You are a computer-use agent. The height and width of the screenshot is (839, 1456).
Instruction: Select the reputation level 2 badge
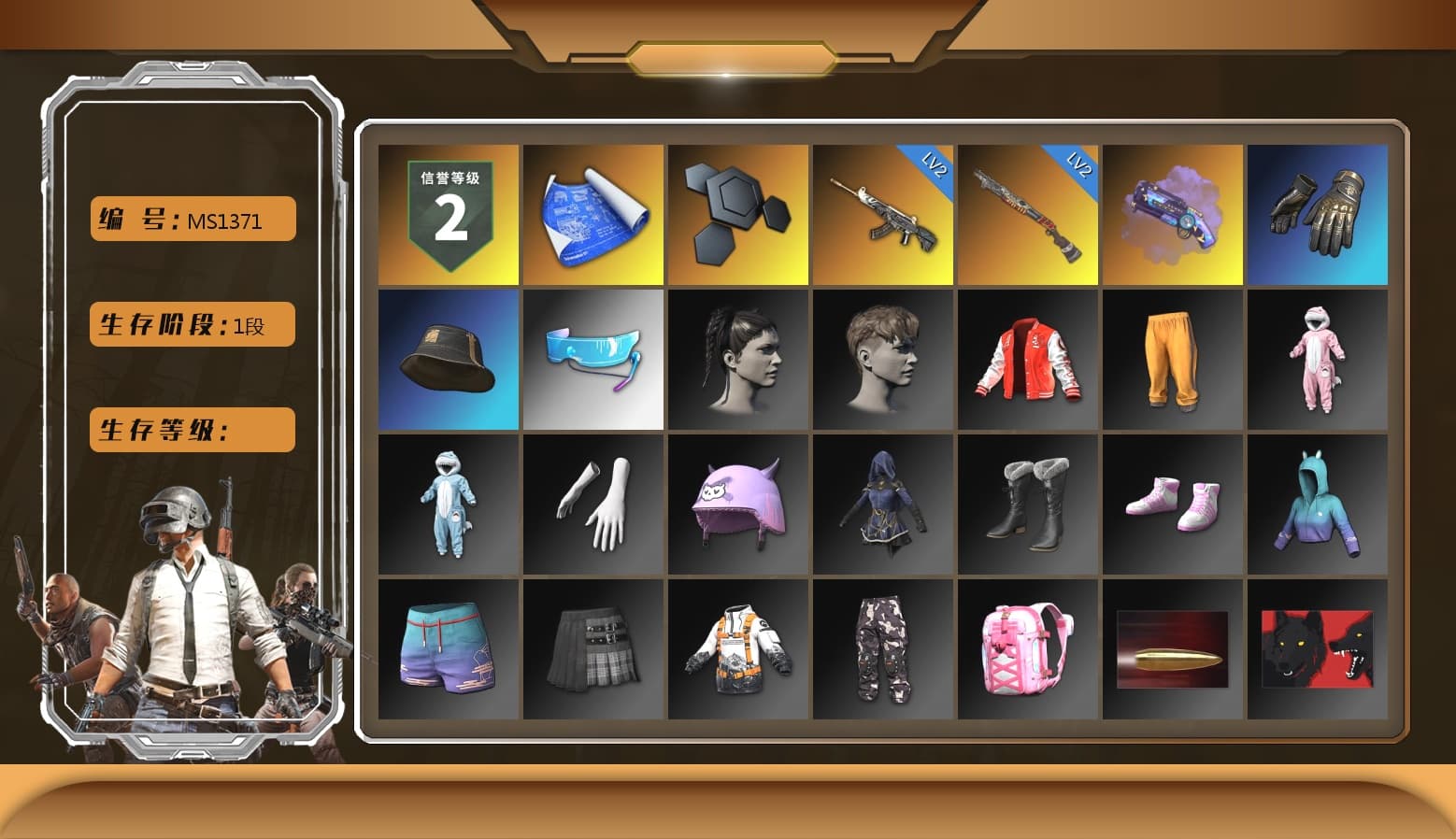coord(448,214)
